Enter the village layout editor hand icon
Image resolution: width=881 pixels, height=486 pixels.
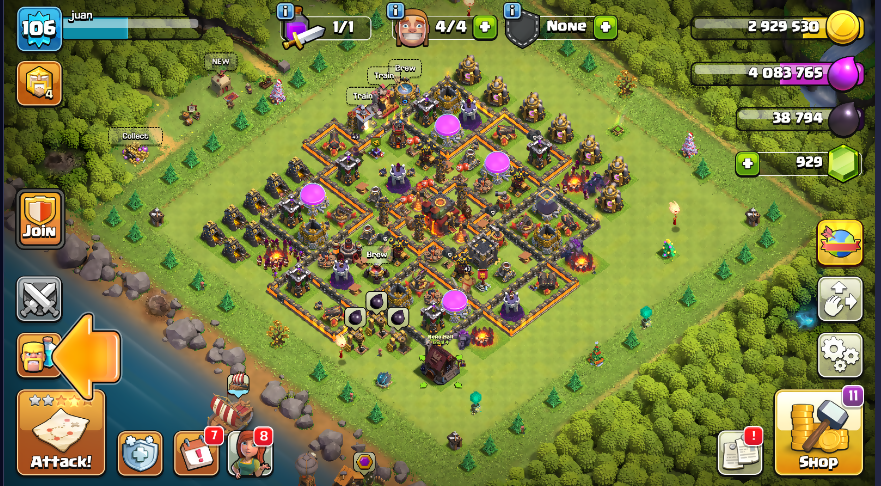coord(839,298)
